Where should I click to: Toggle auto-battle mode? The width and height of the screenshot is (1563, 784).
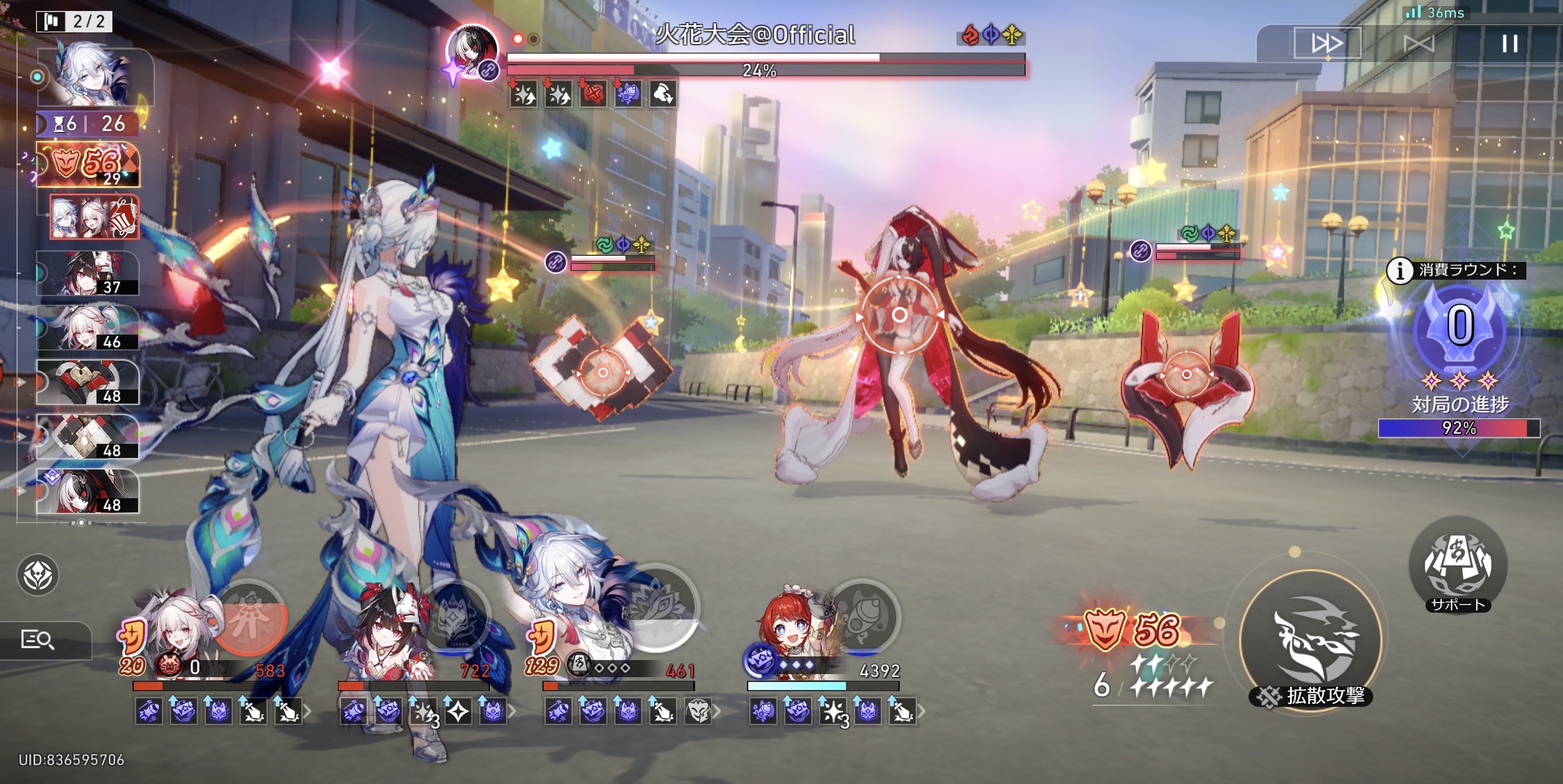point(1418,43)
